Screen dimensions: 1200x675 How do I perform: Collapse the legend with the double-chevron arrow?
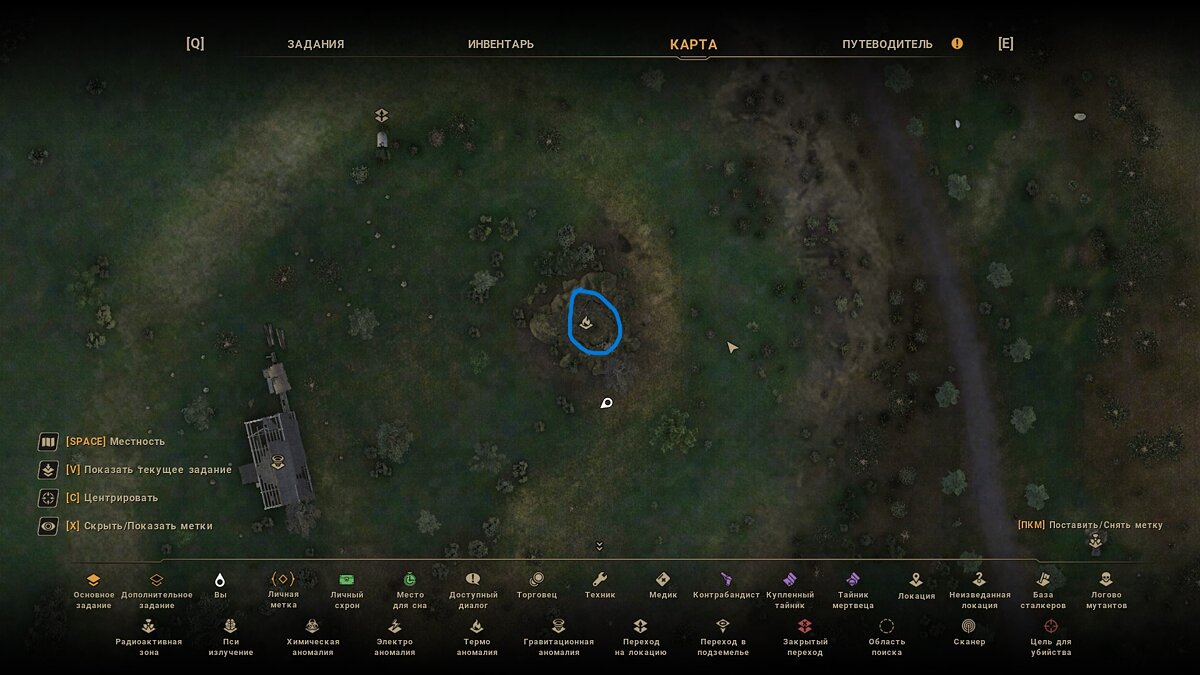600,546
